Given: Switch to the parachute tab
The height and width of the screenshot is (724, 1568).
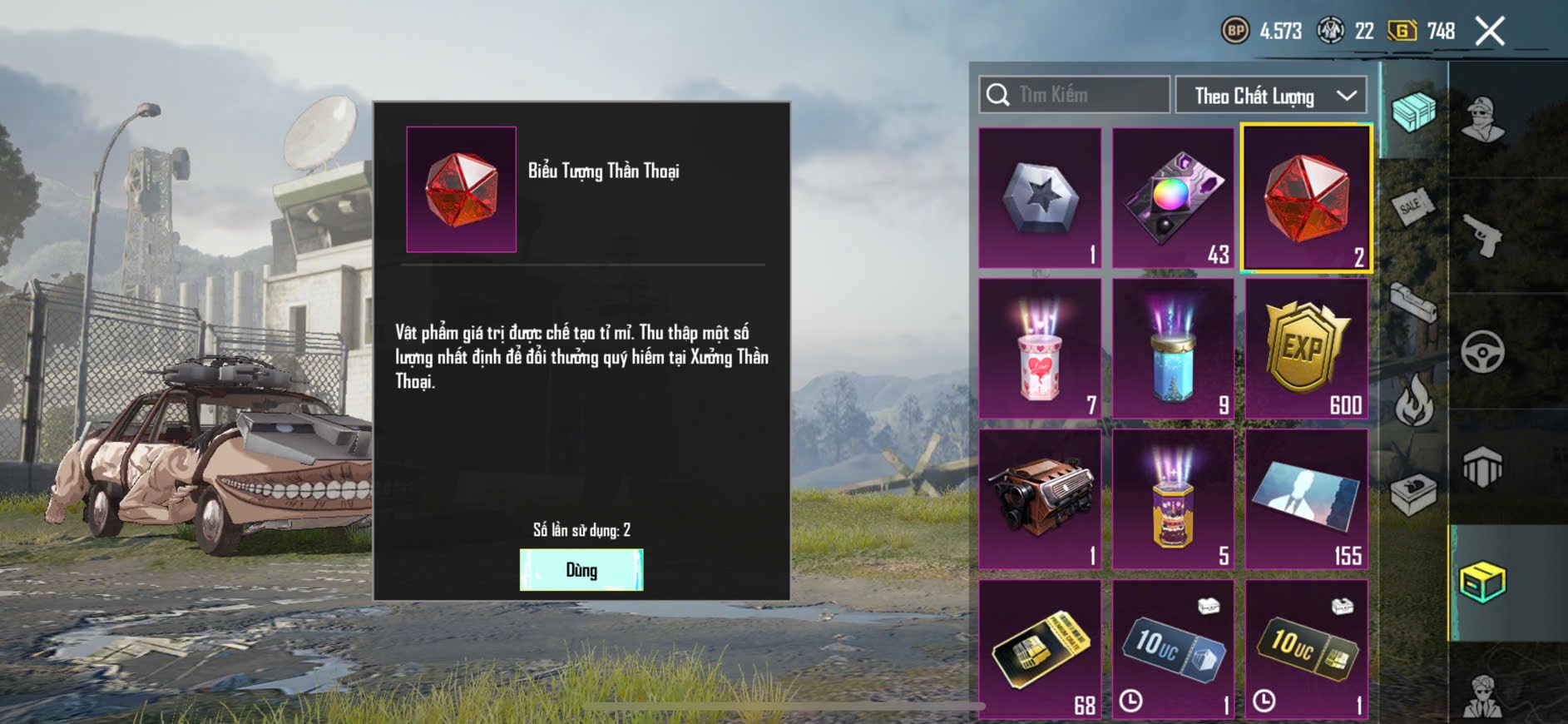Looking at the screenshot, I should click(x=1482, y=468).
